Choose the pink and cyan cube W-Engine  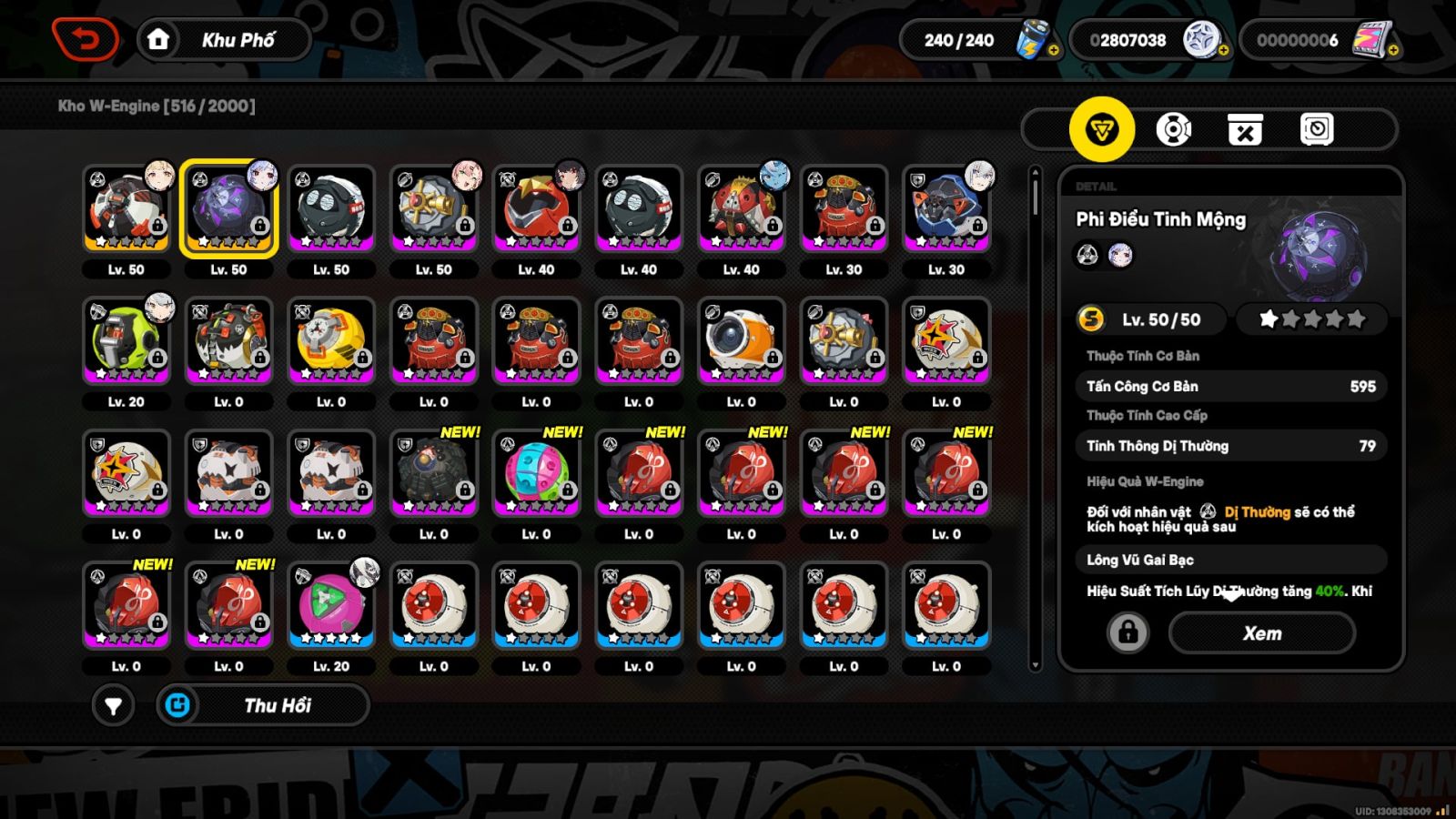point(536,473)
